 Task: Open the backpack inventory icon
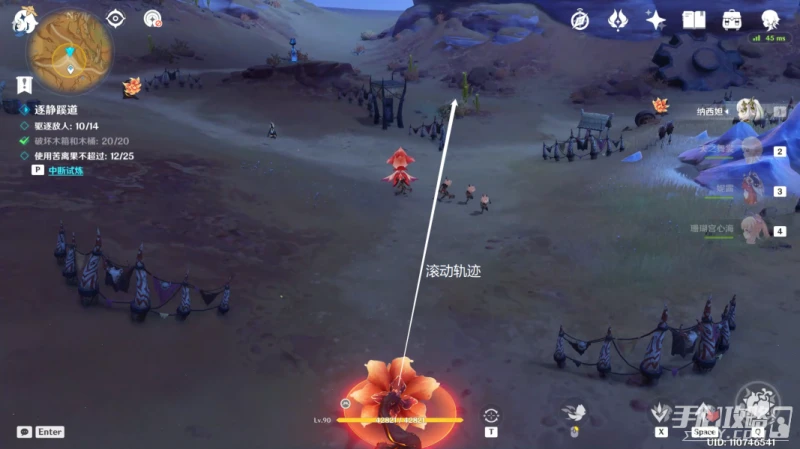click(x=732, y=19)
